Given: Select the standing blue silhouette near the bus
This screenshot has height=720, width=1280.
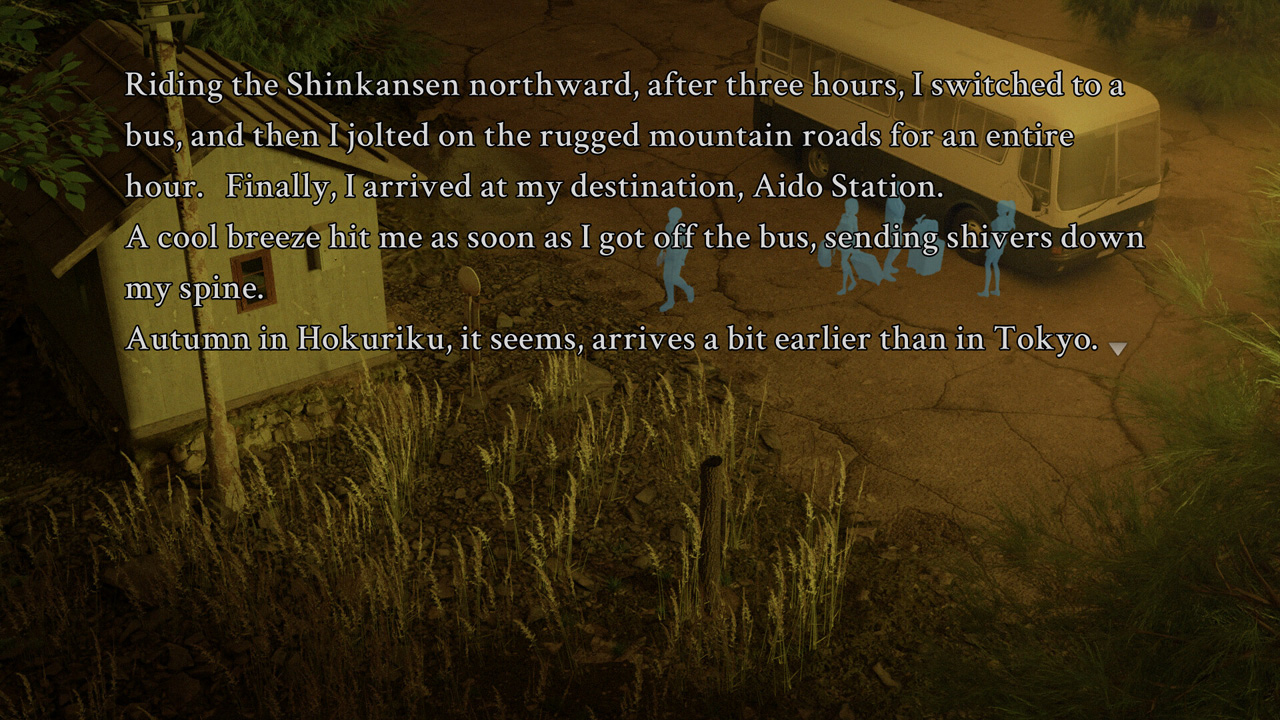Looking at the screenshot, I should point(1000,245).
